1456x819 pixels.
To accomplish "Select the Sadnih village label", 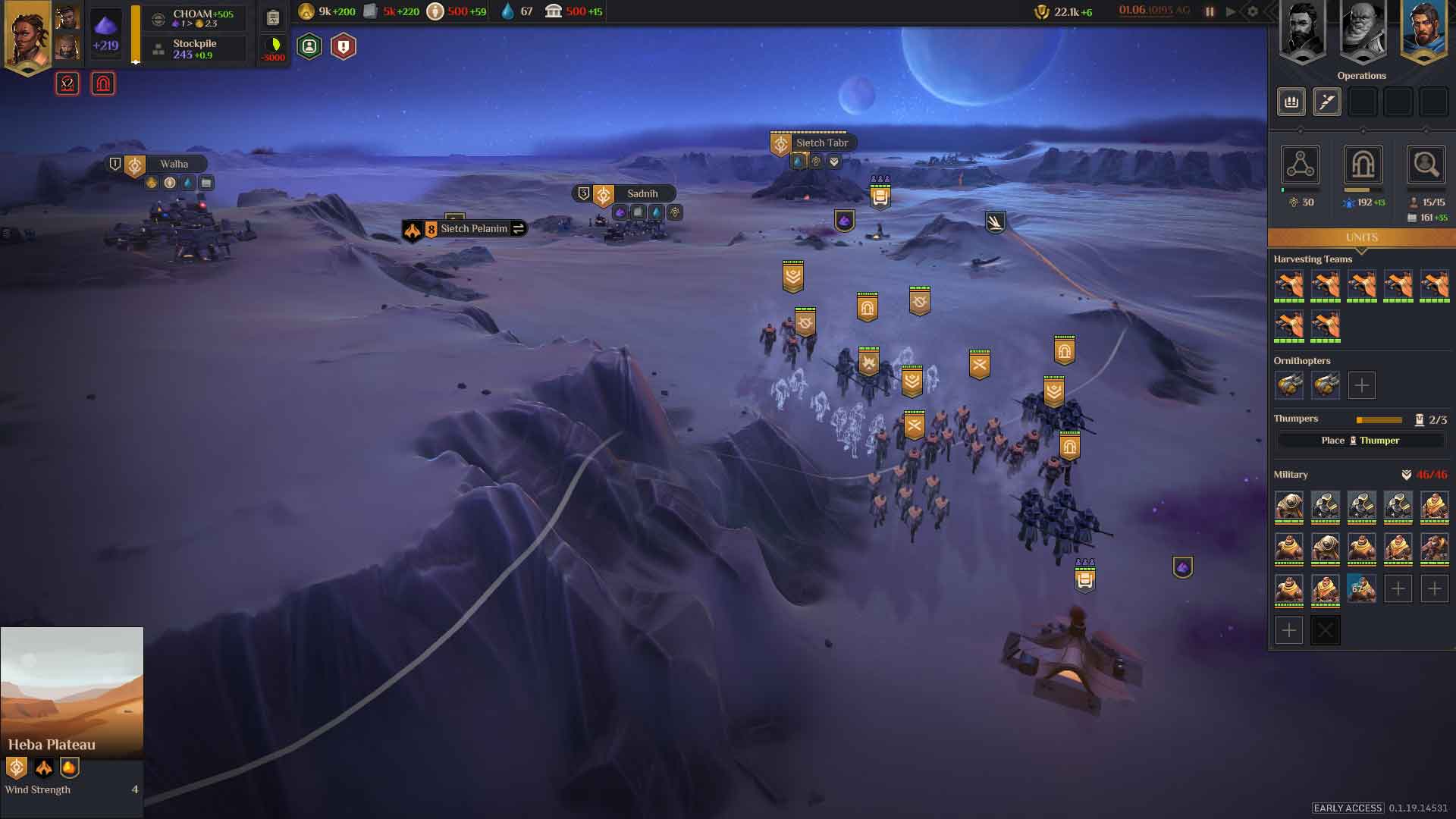I will click(642, 193).
